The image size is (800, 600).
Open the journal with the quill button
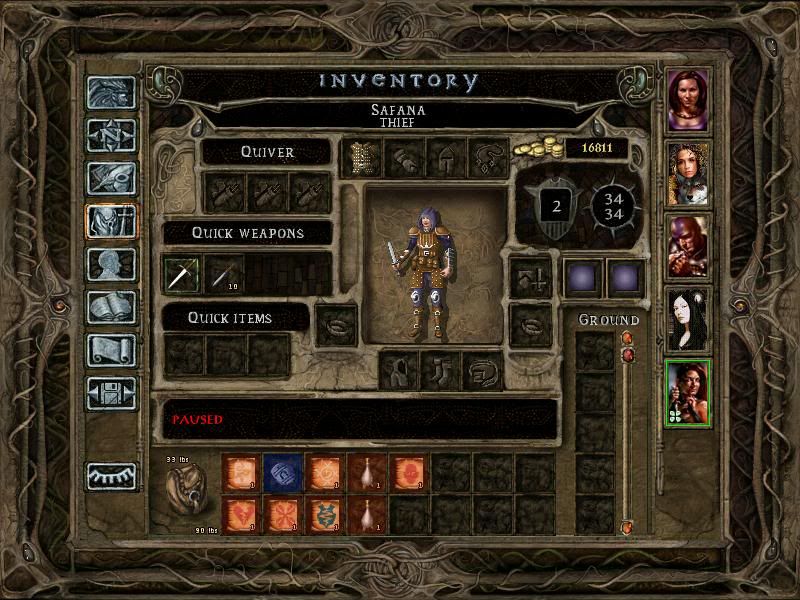tap(110, 178)
